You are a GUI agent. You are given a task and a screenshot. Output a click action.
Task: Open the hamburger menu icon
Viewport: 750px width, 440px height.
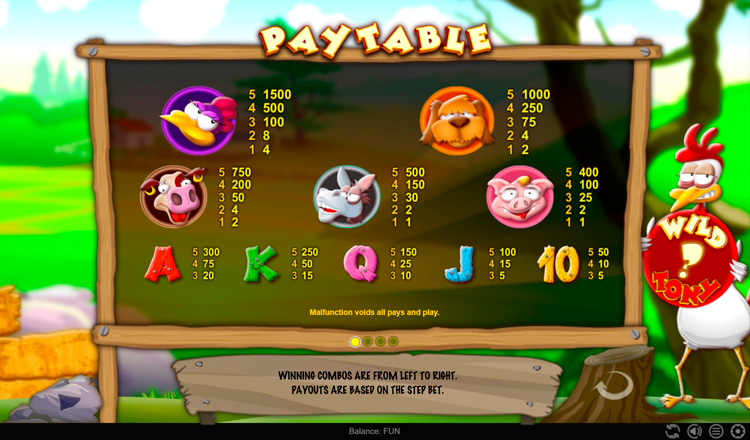716,431
